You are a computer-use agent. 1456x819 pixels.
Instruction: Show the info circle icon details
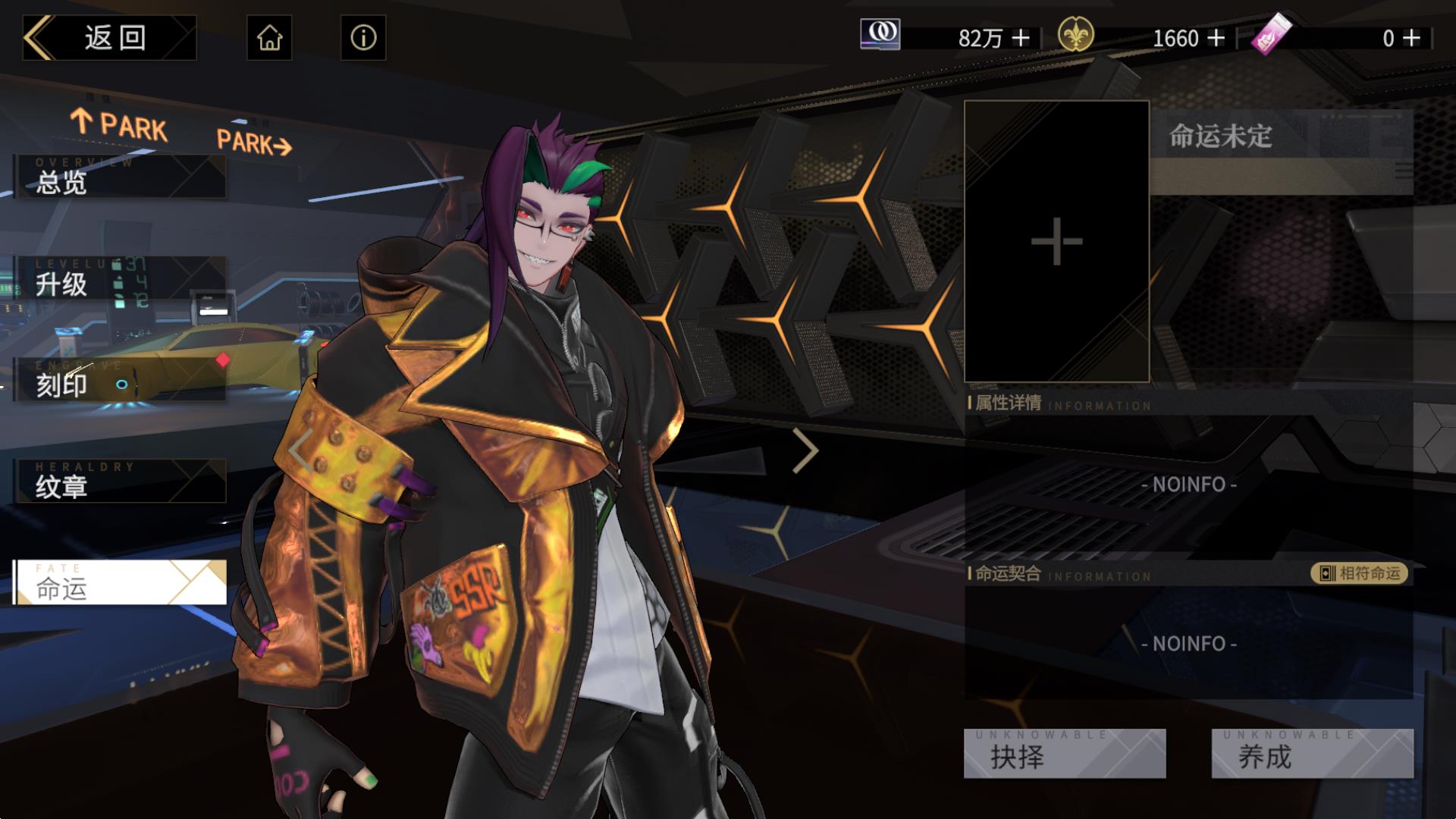pyautogui.click(x=363, y=38)
